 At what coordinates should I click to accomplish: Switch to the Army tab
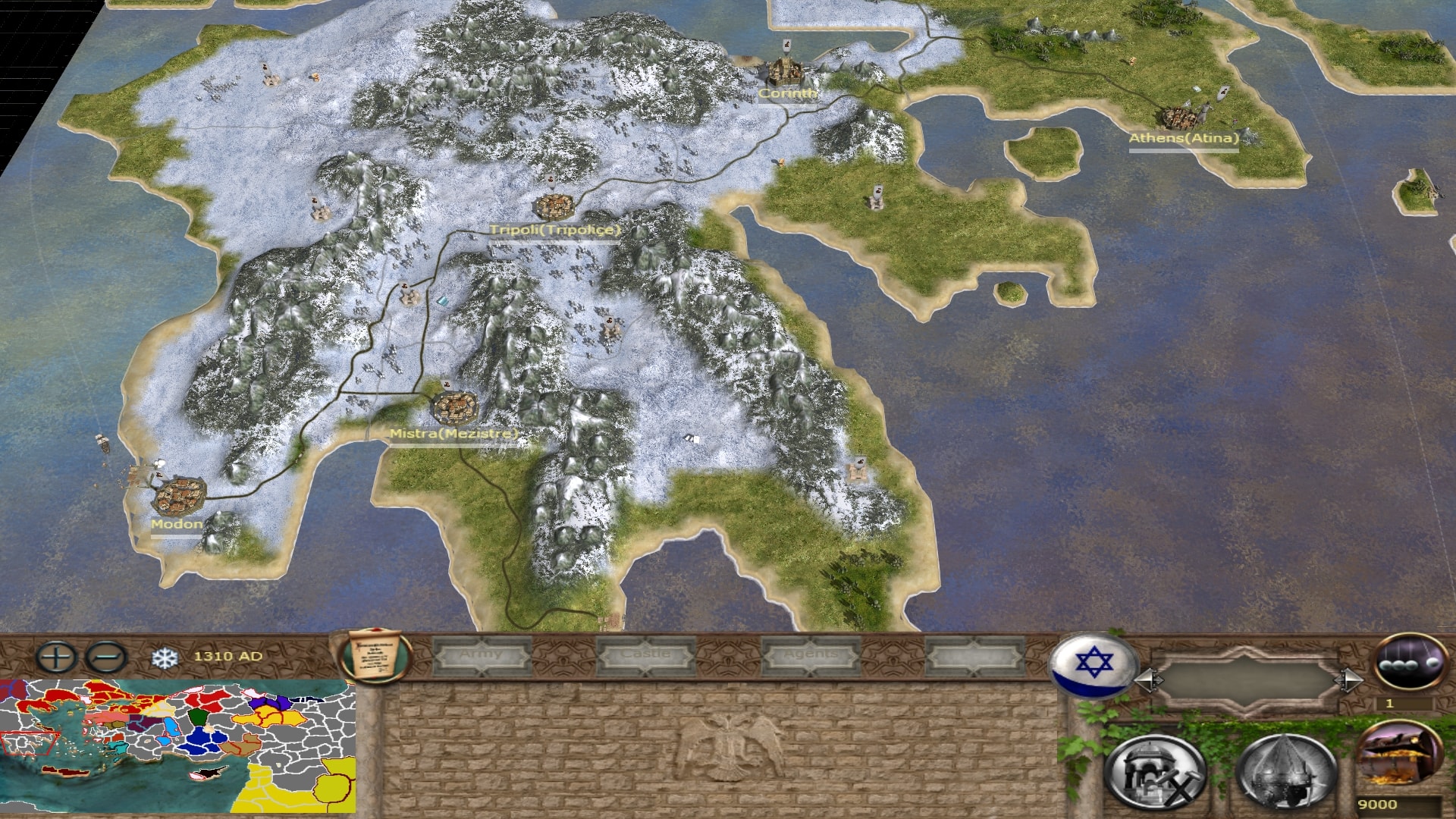[482, 655]
